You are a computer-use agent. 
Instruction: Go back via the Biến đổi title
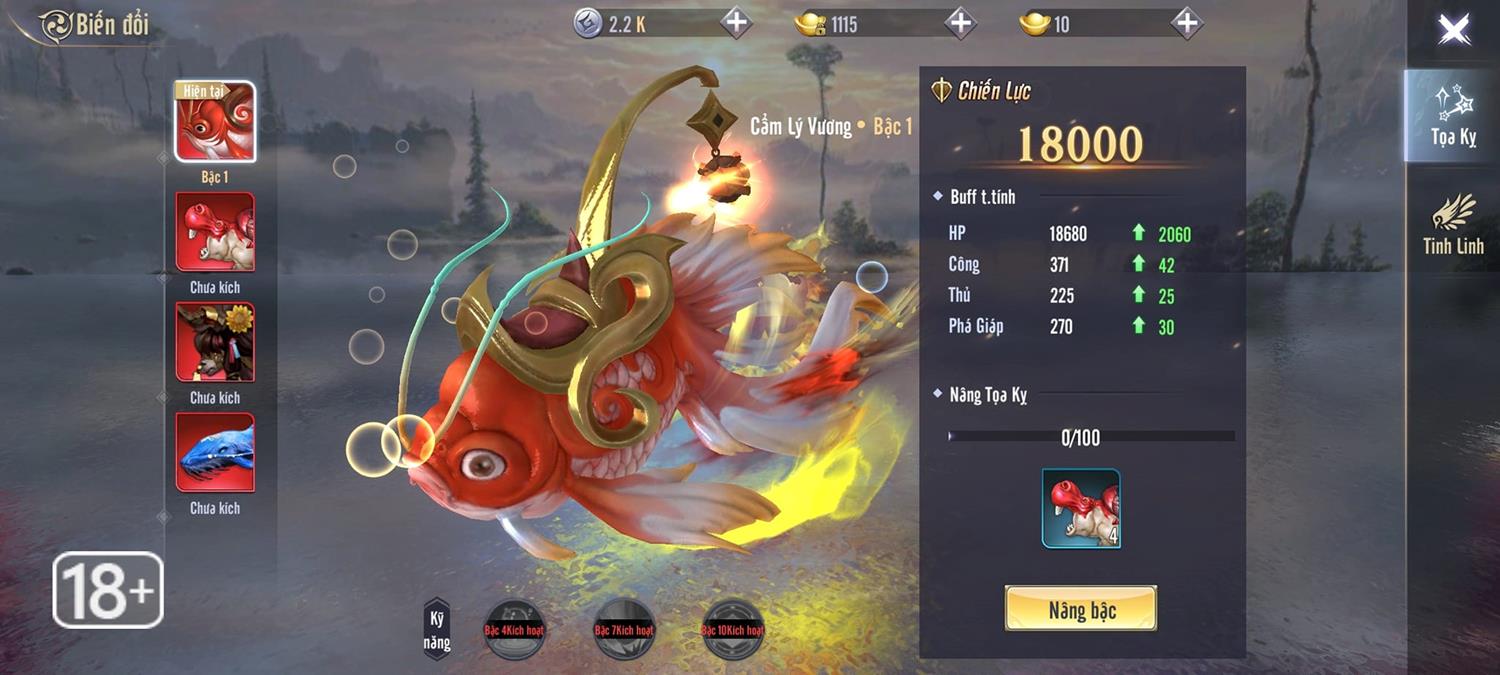tap(96, 26)
